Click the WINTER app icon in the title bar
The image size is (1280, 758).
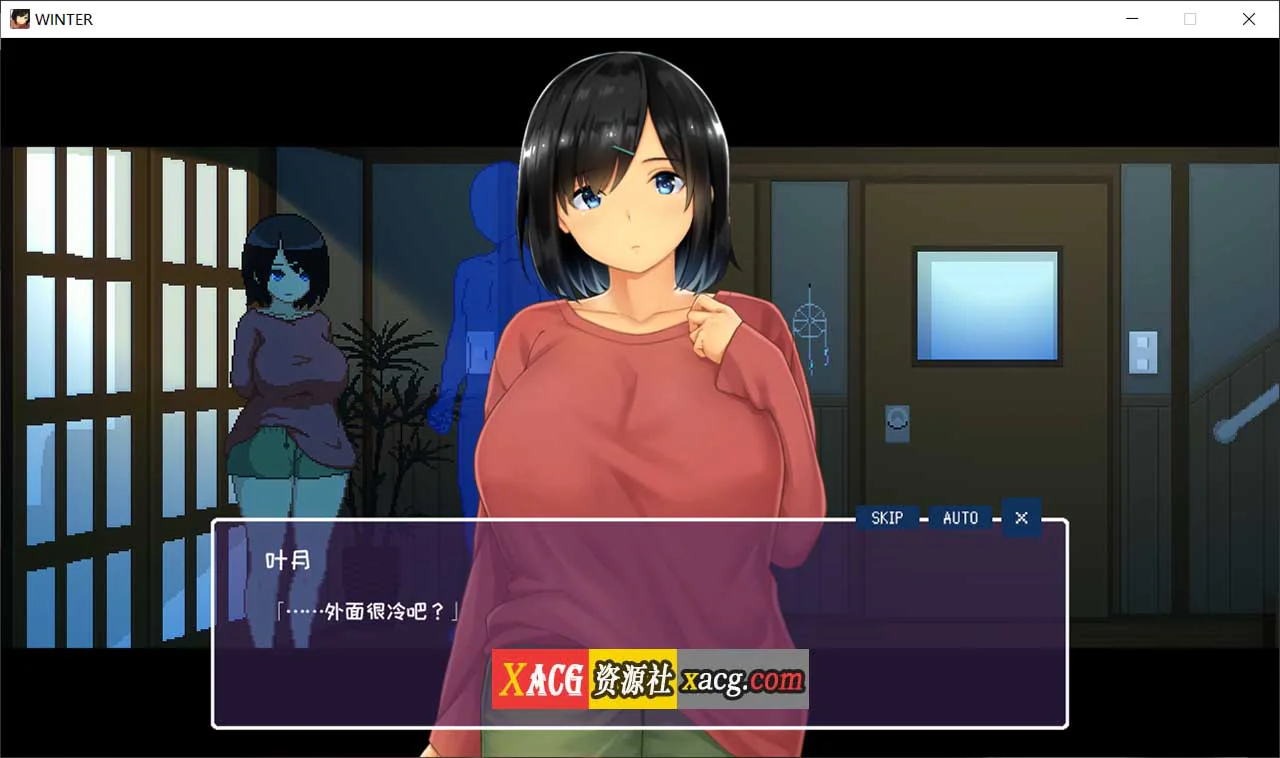pyautogui.click(x=18, y=18)
